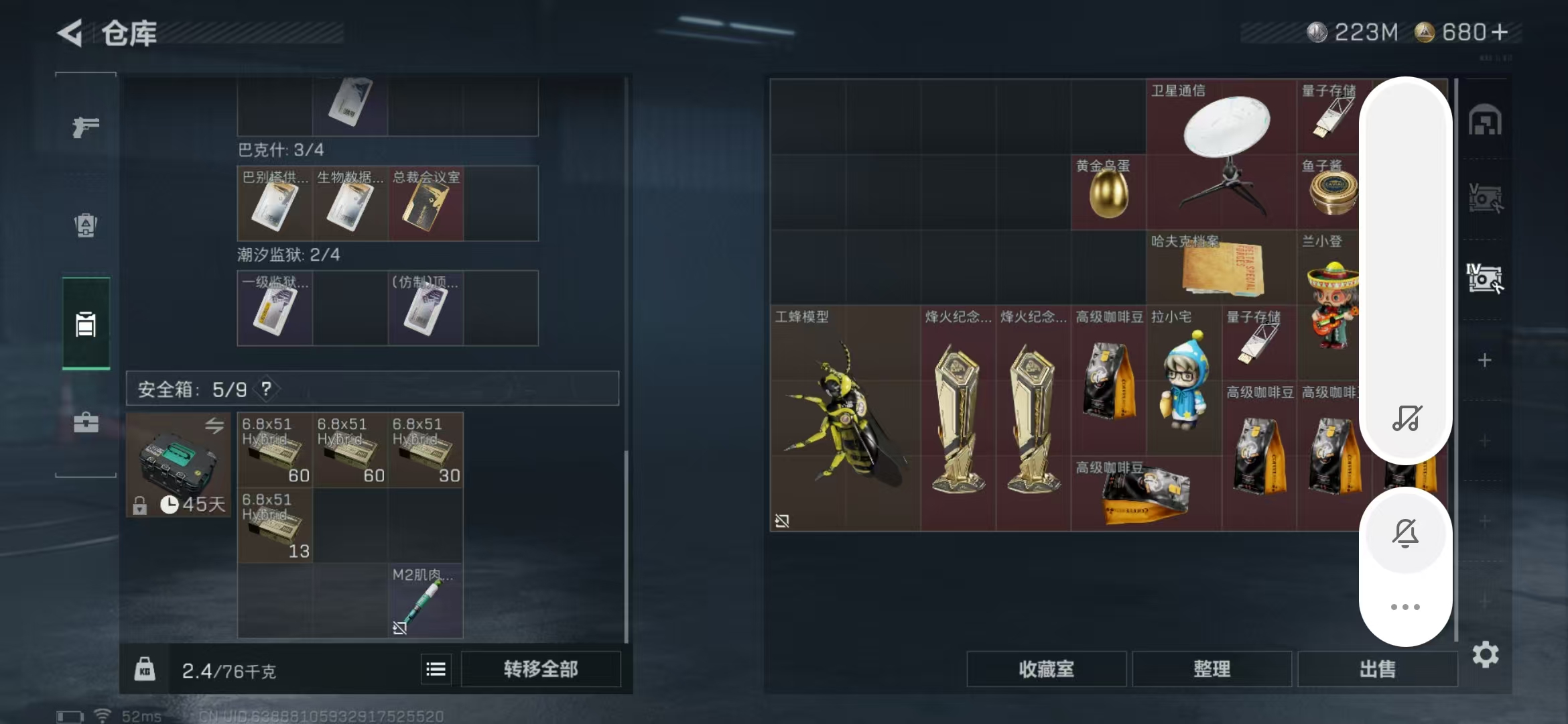Tap the muted bell overlay button
Viewport: 1568px width, 724px height.
click(1405, 533)
